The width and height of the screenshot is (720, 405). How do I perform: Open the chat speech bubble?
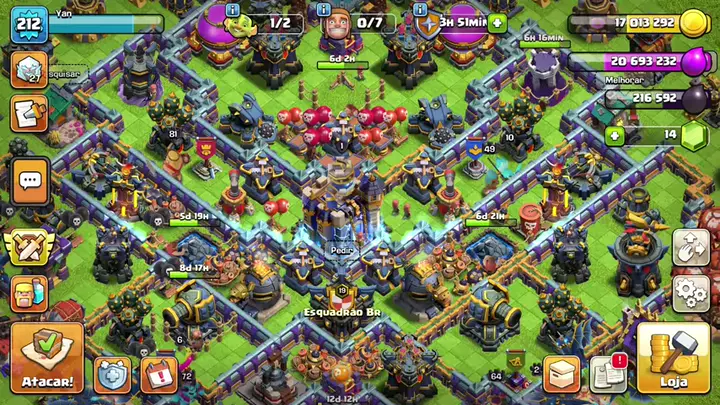click(x=30, y=181)
